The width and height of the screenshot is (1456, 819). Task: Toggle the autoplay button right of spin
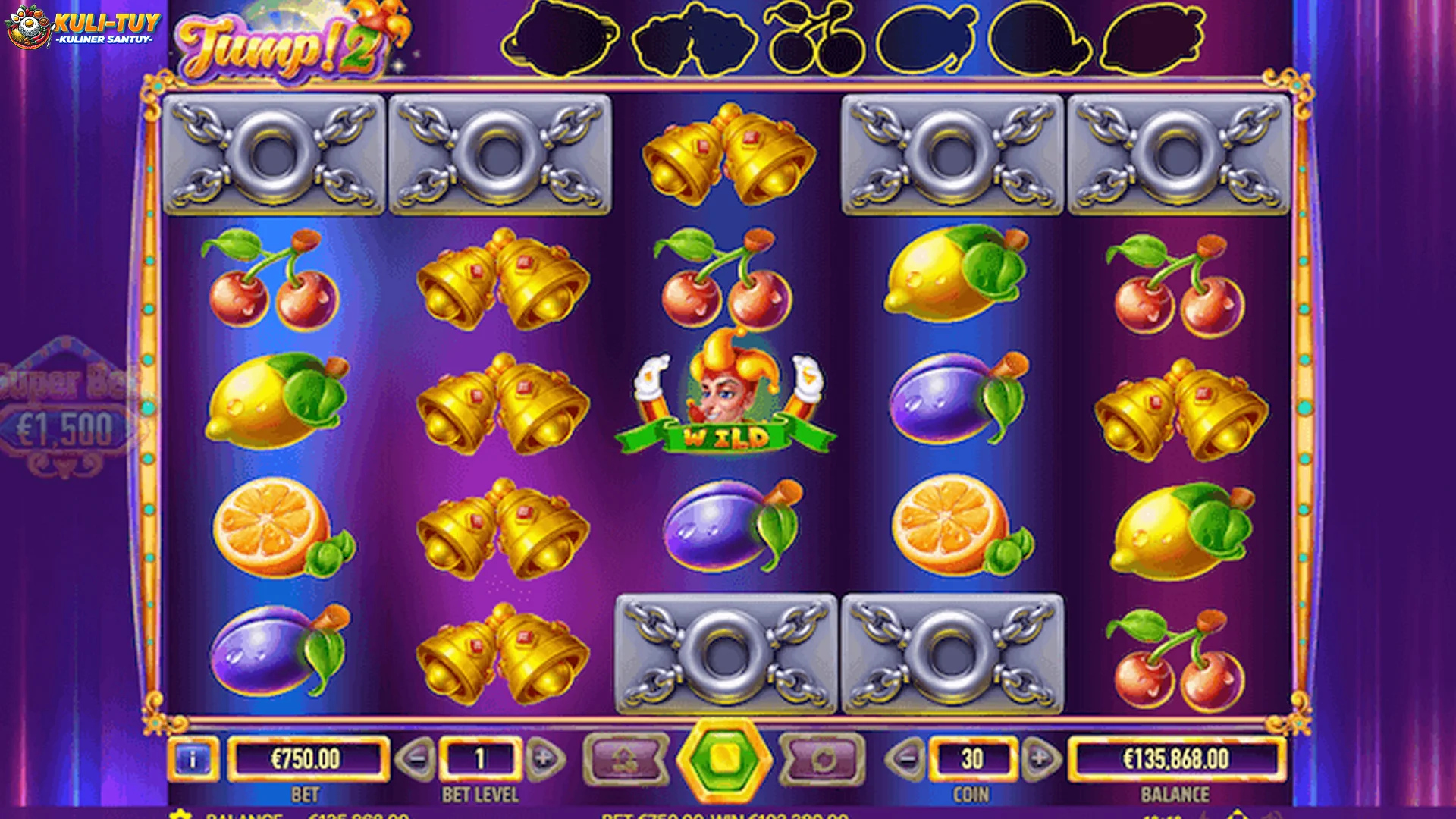pos(824,758)
